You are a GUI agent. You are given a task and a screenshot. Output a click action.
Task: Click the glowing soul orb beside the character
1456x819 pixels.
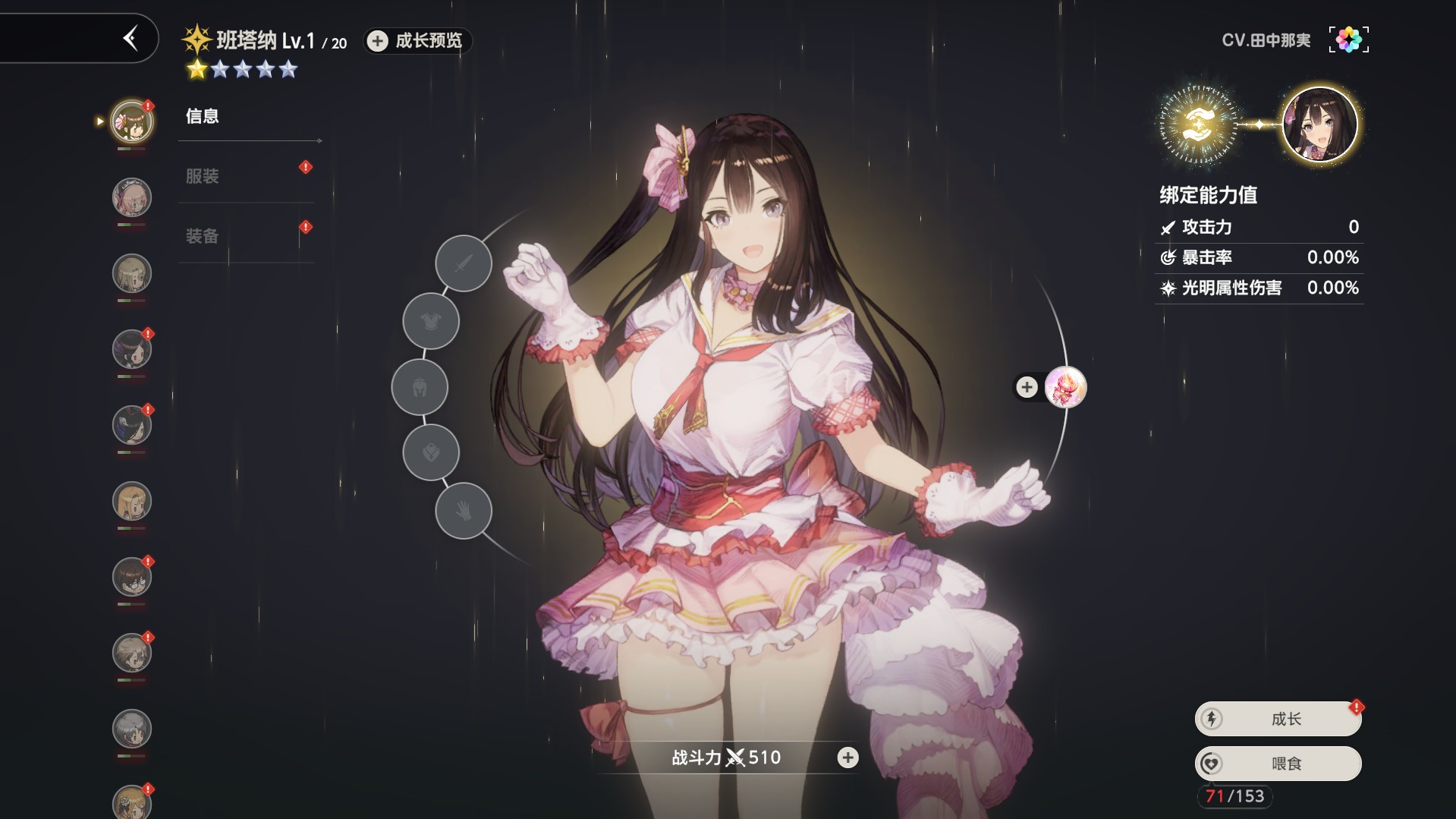(x=1066, y=387)
